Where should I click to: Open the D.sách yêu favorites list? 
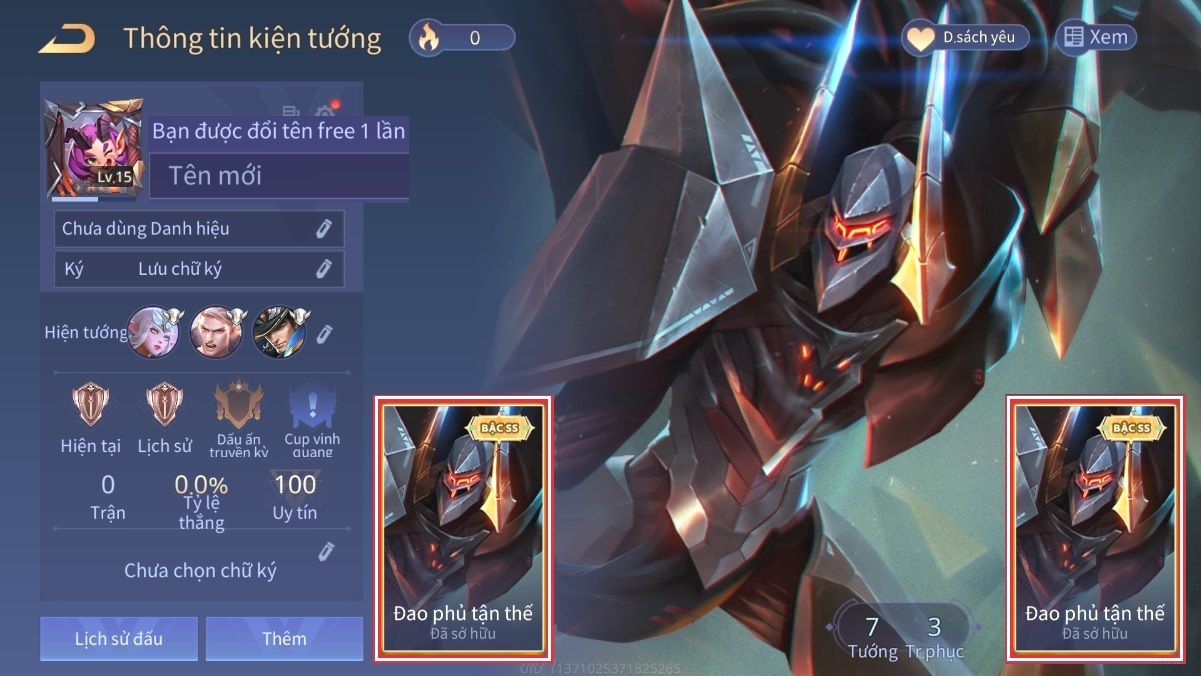tap(965, 38)
